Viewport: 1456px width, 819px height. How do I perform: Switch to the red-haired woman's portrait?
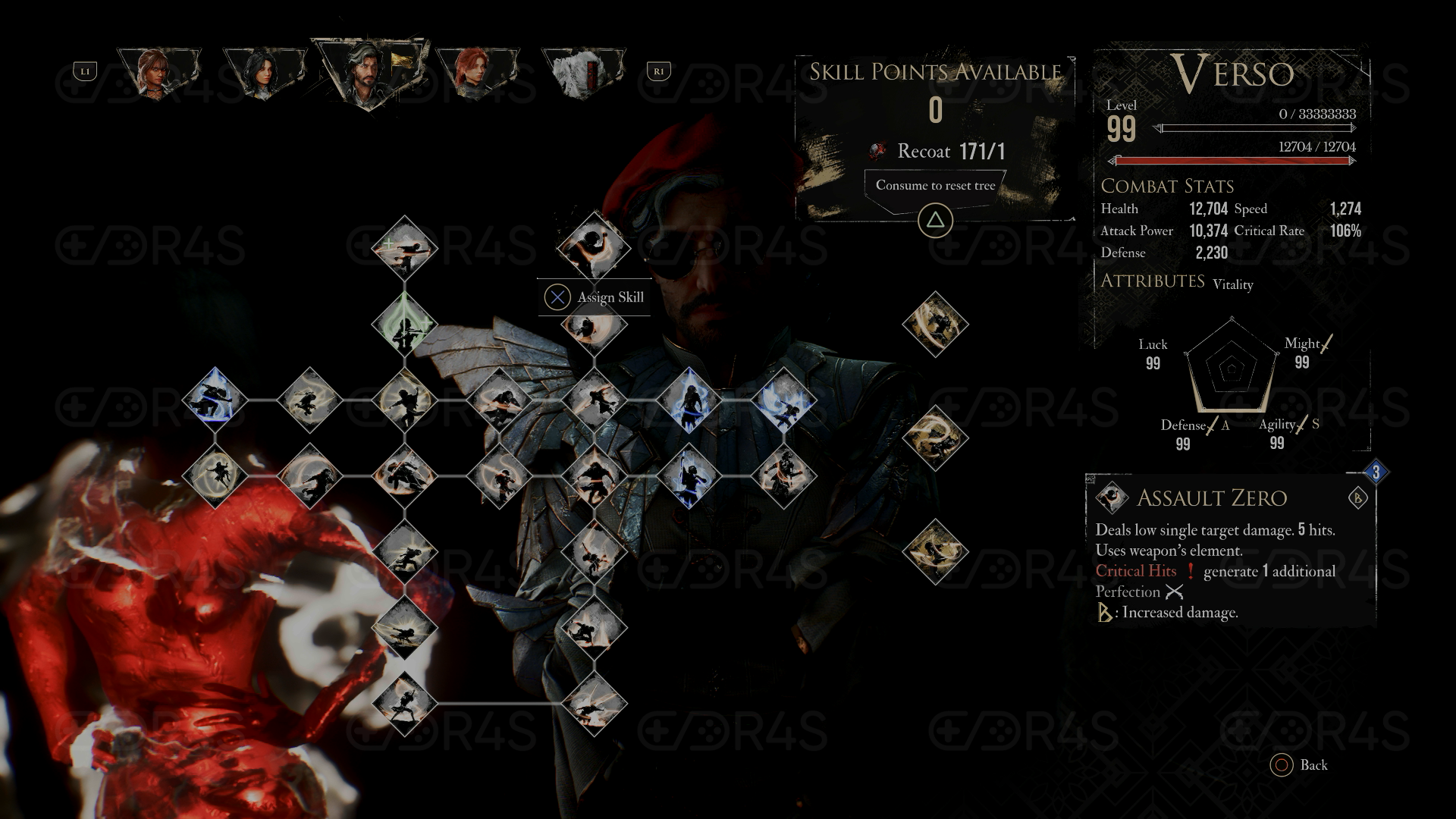coord(476,73)
